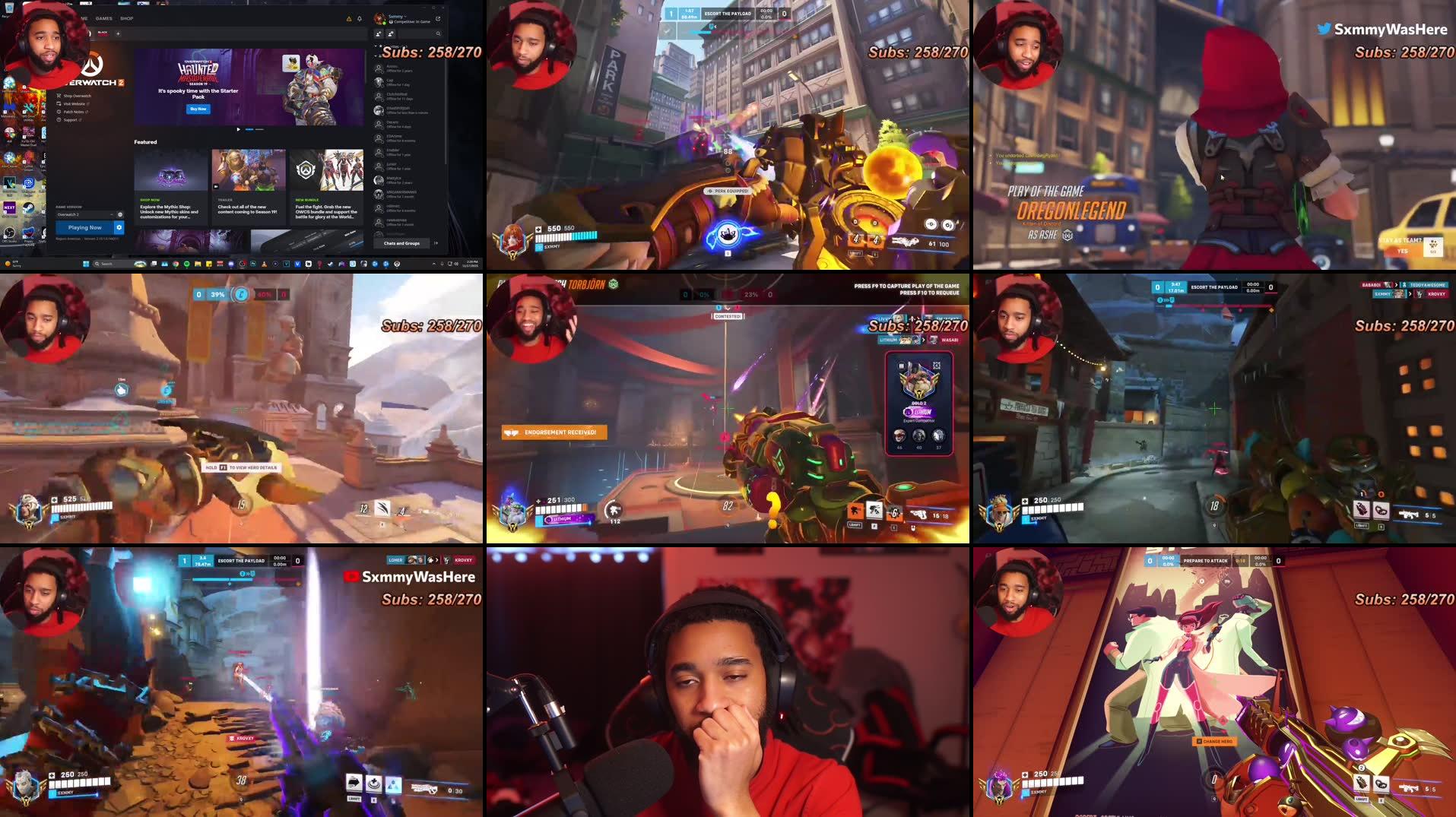Screen dimensions: 1456x817
Task: Click the banner carousel play control
Action: [x=238, y=129]
